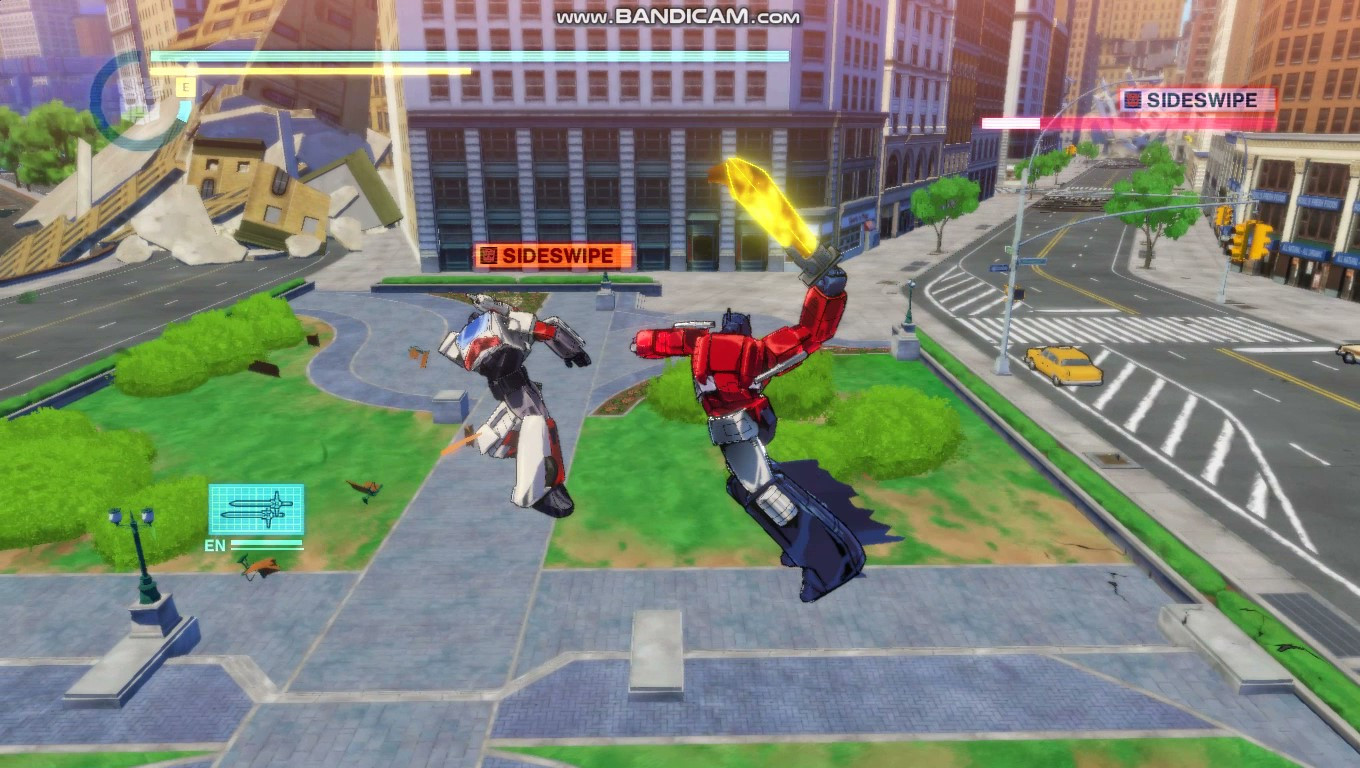Click the enemy icon on the orange SIDESWIPE nameplate
This screenshot has width=1360, height=768.
click(x=491, y=255)
